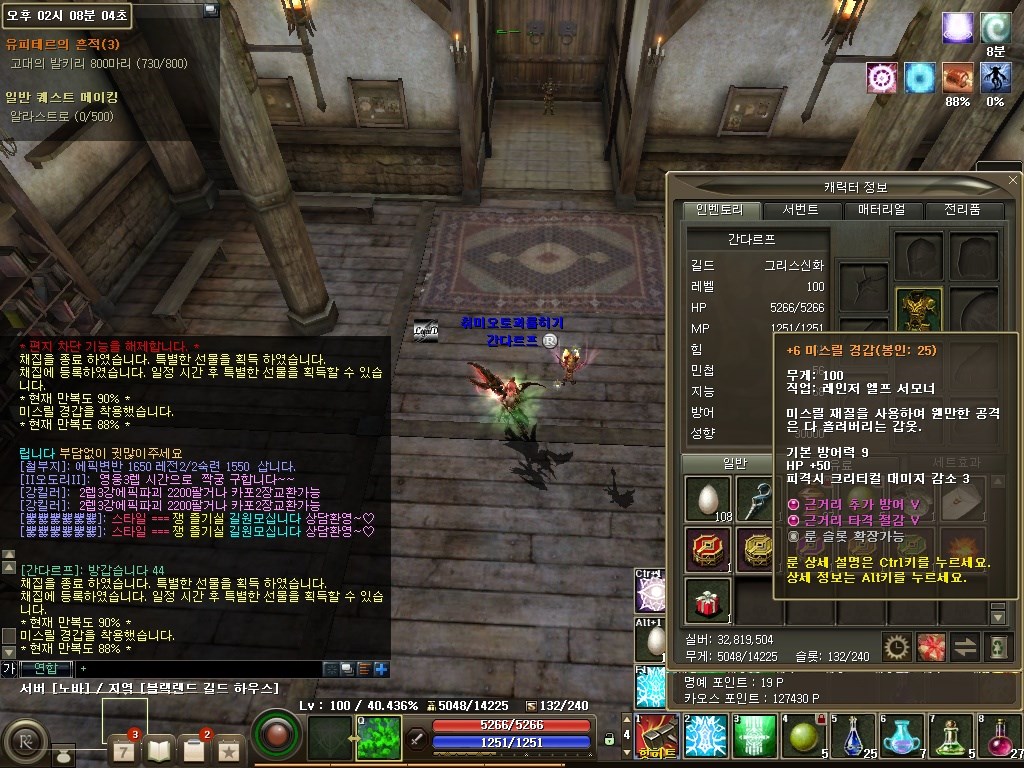Viewport: 1024px width, 768px height.
Task: Click the gear clock button in inventory
Action: tap(896, 647)
